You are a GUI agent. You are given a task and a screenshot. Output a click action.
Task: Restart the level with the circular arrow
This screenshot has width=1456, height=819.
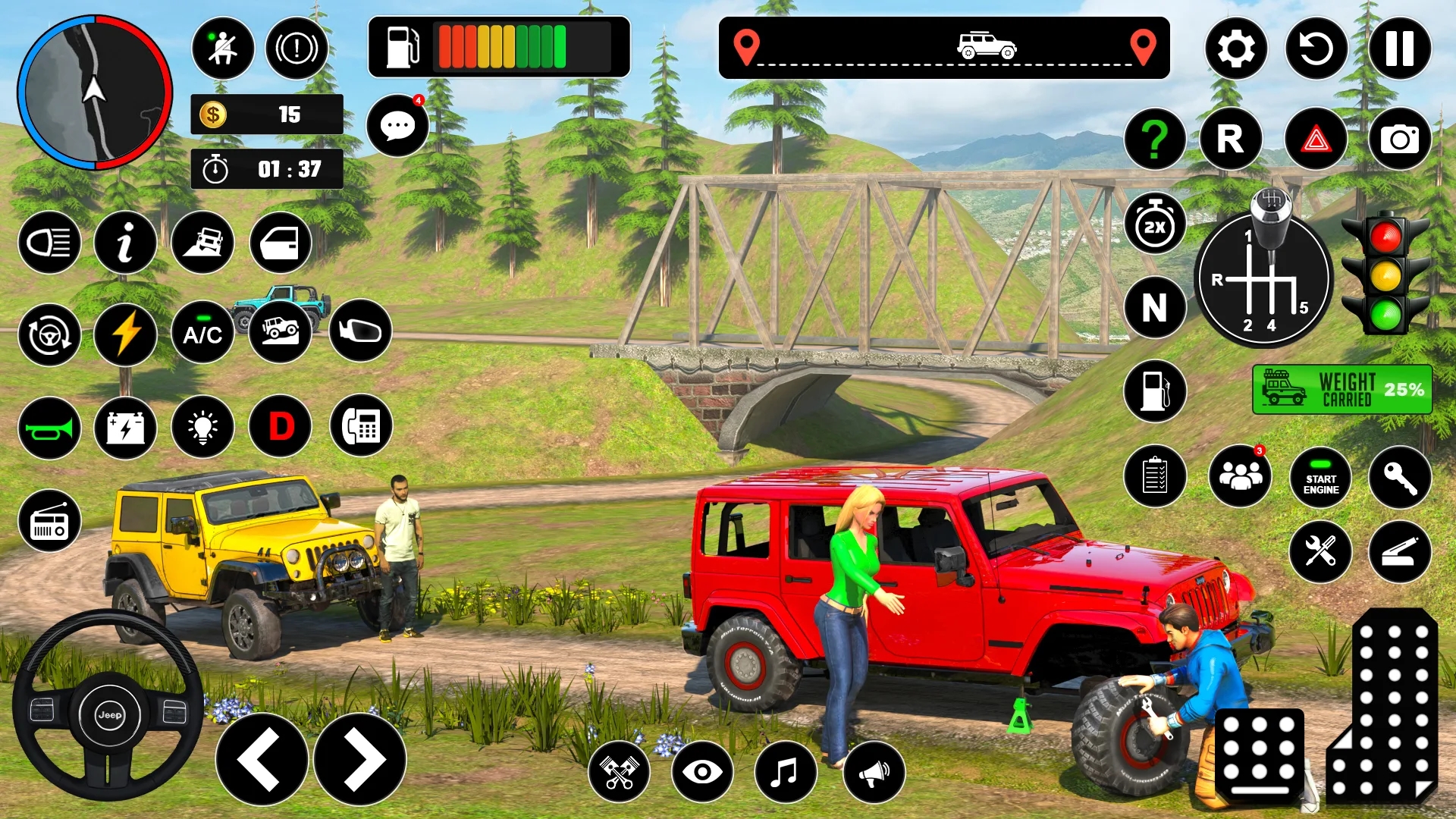click(1316, 49)
